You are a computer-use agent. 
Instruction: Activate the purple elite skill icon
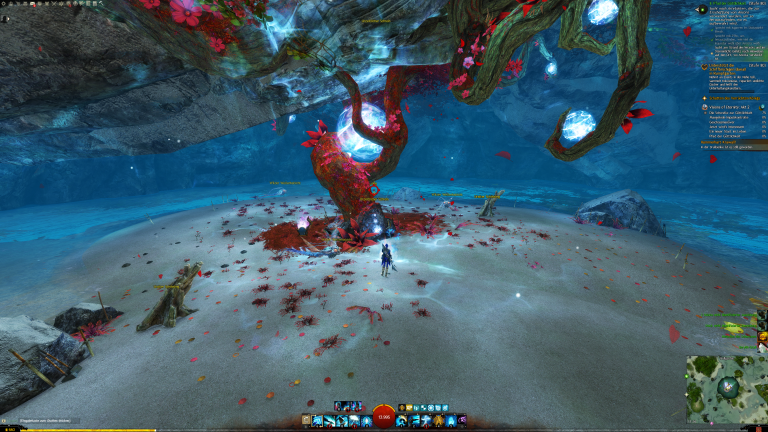click(462, 421)
